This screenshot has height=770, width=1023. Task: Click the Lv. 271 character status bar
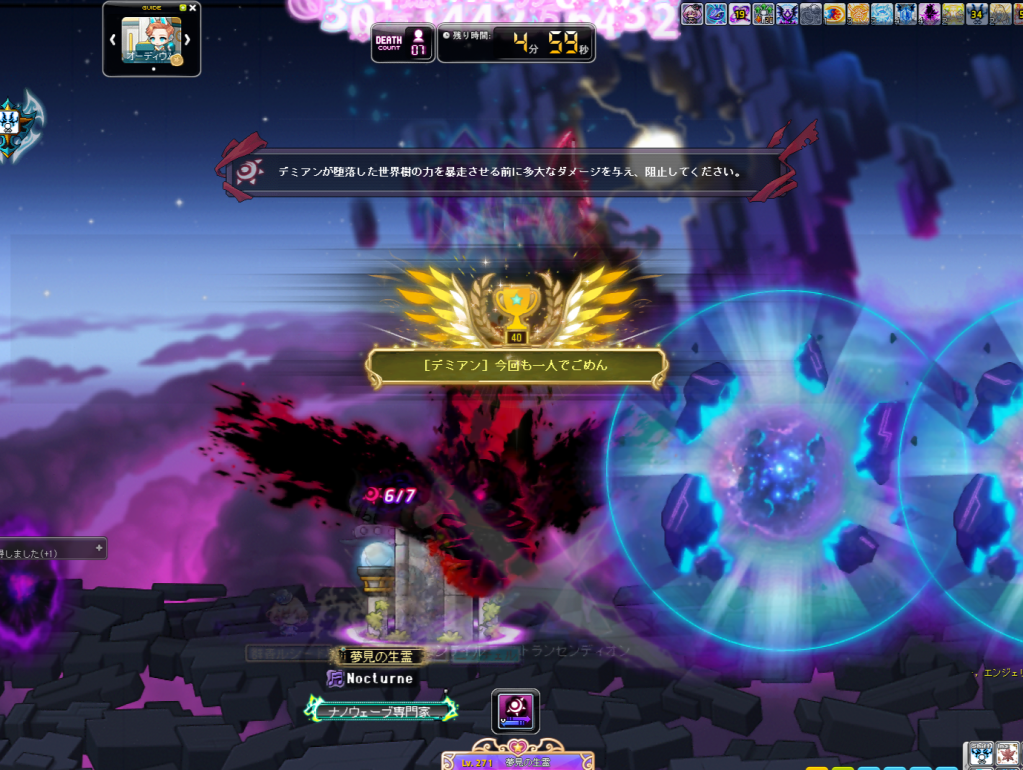pos(518,761)
